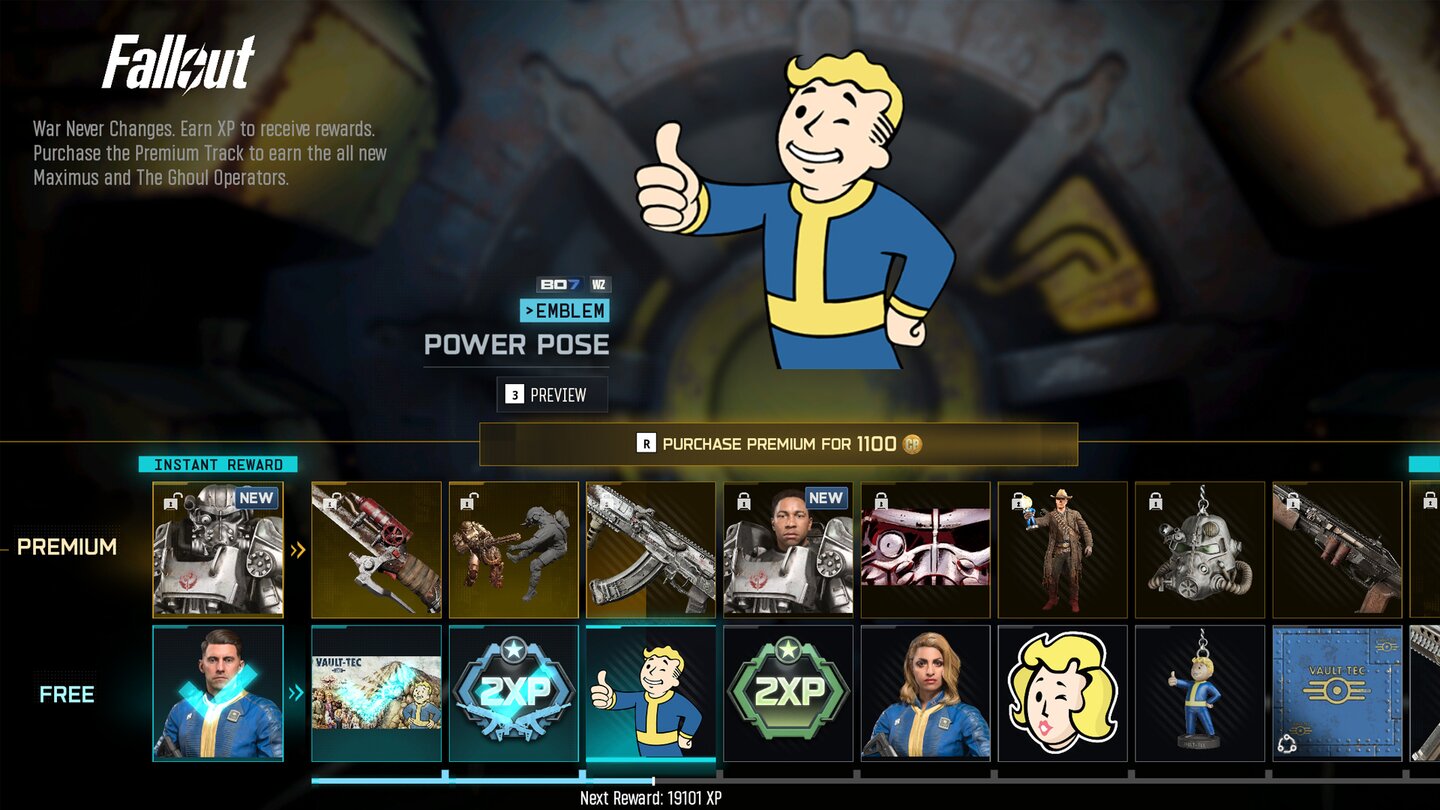The width and height of the screenshot is (1440, 810).
Task: Click the double chevron after the Premium instant reward
Action: click(x=296, y=548)
